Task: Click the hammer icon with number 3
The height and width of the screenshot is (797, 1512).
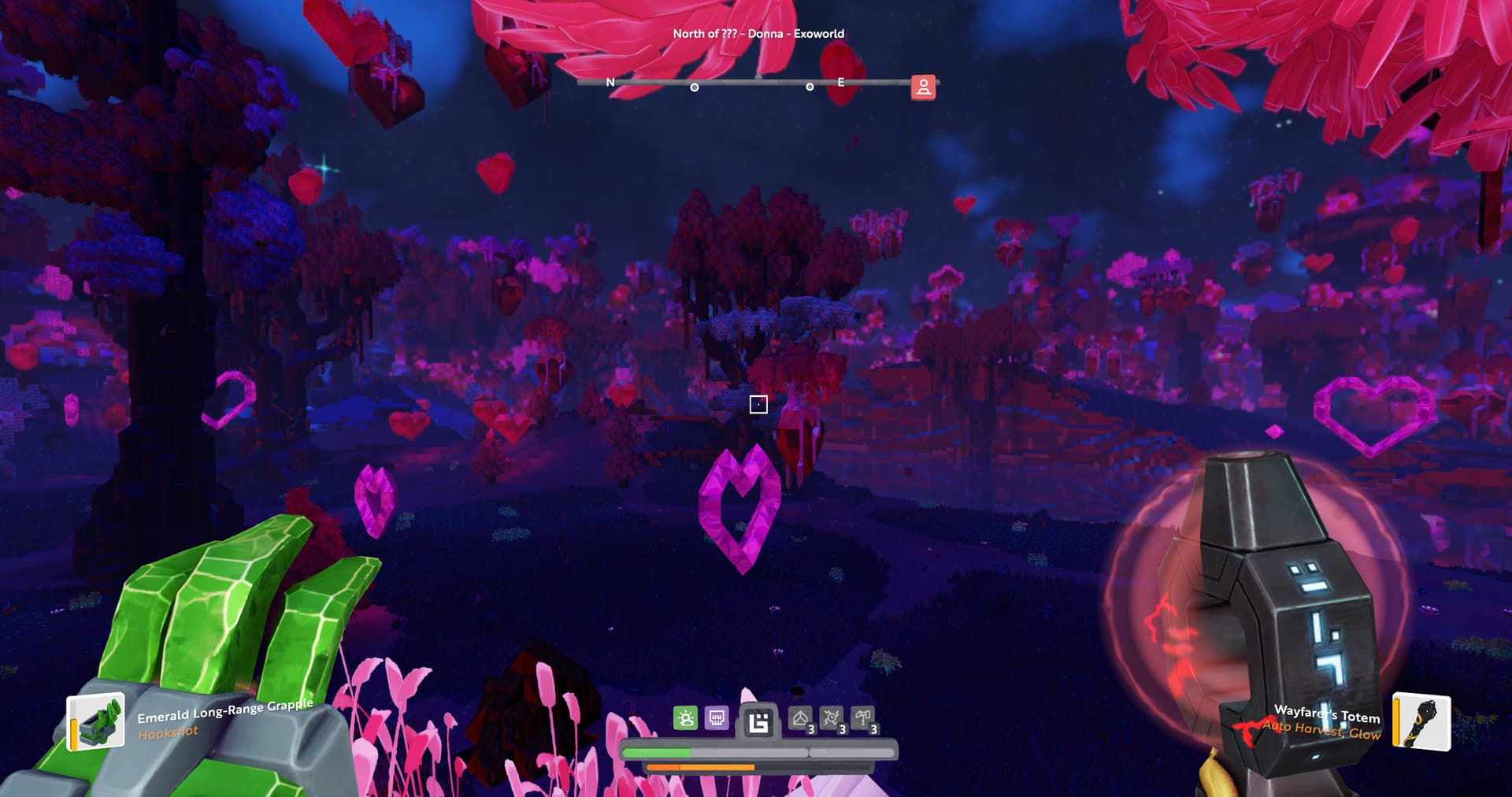Action: (x=863, y=719)
